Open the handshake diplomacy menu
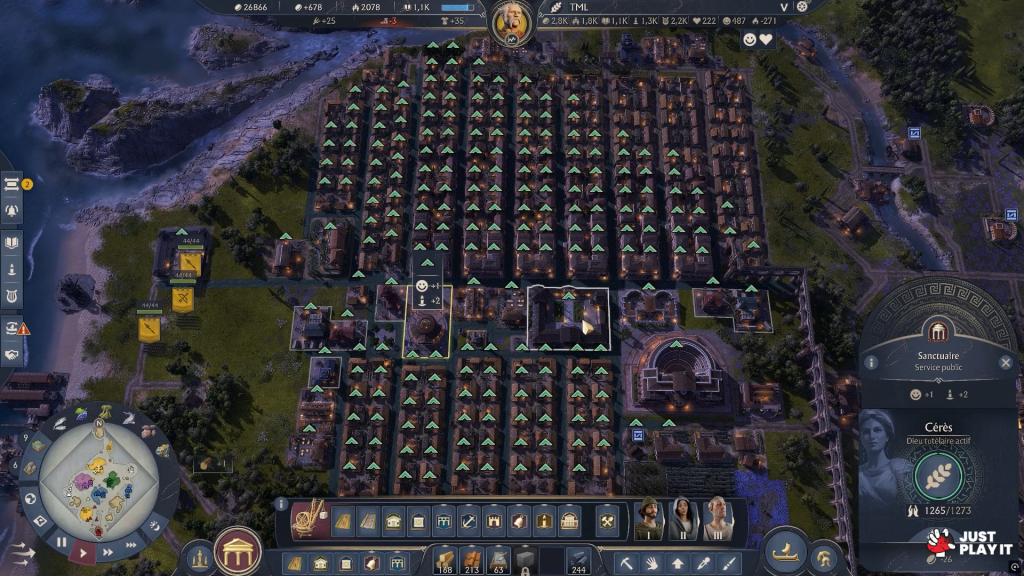The height and width of the screenshot is (576, 1024). click(x=13, y=354)
